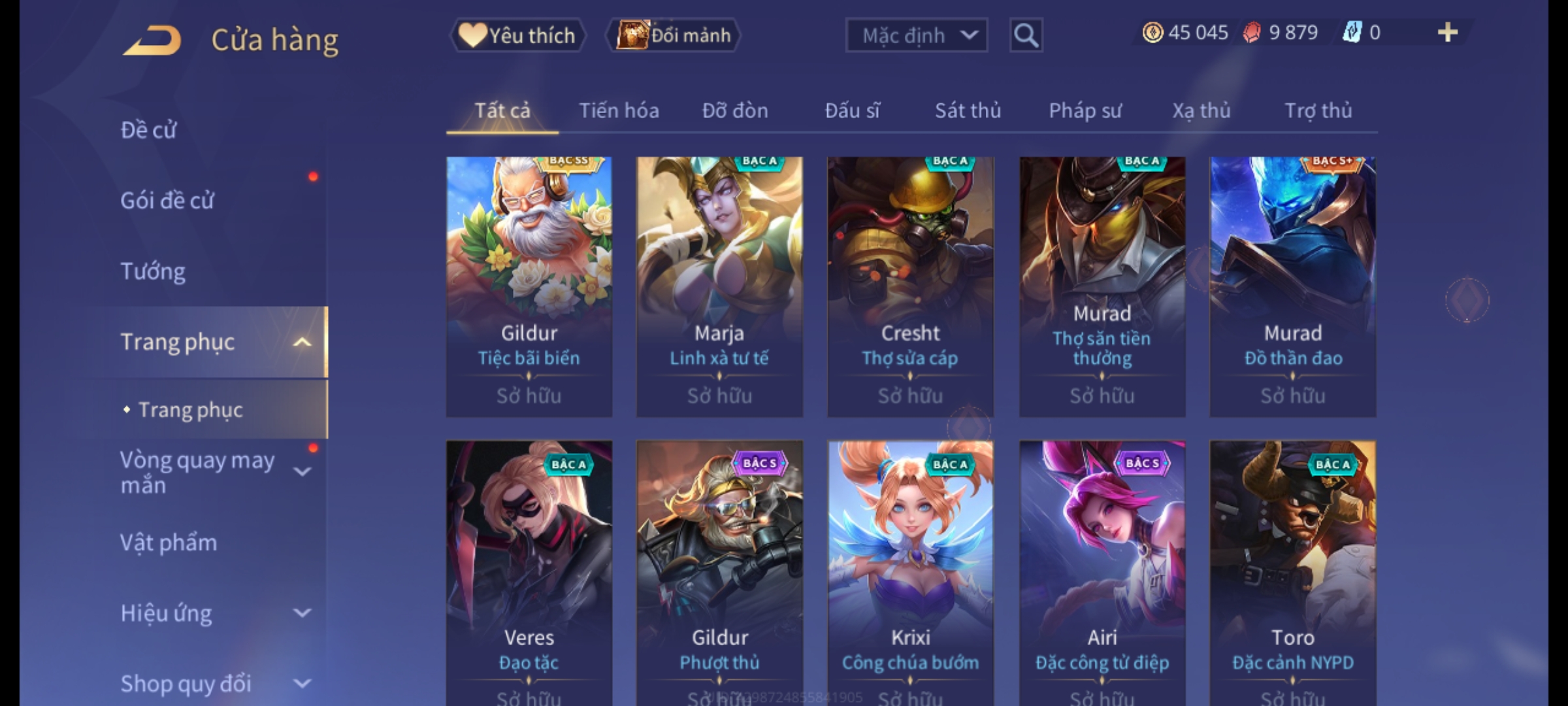Screen dimensions: 1568x706
Task: Add currency with the plus button
Action: click(x=1447, y=33)
